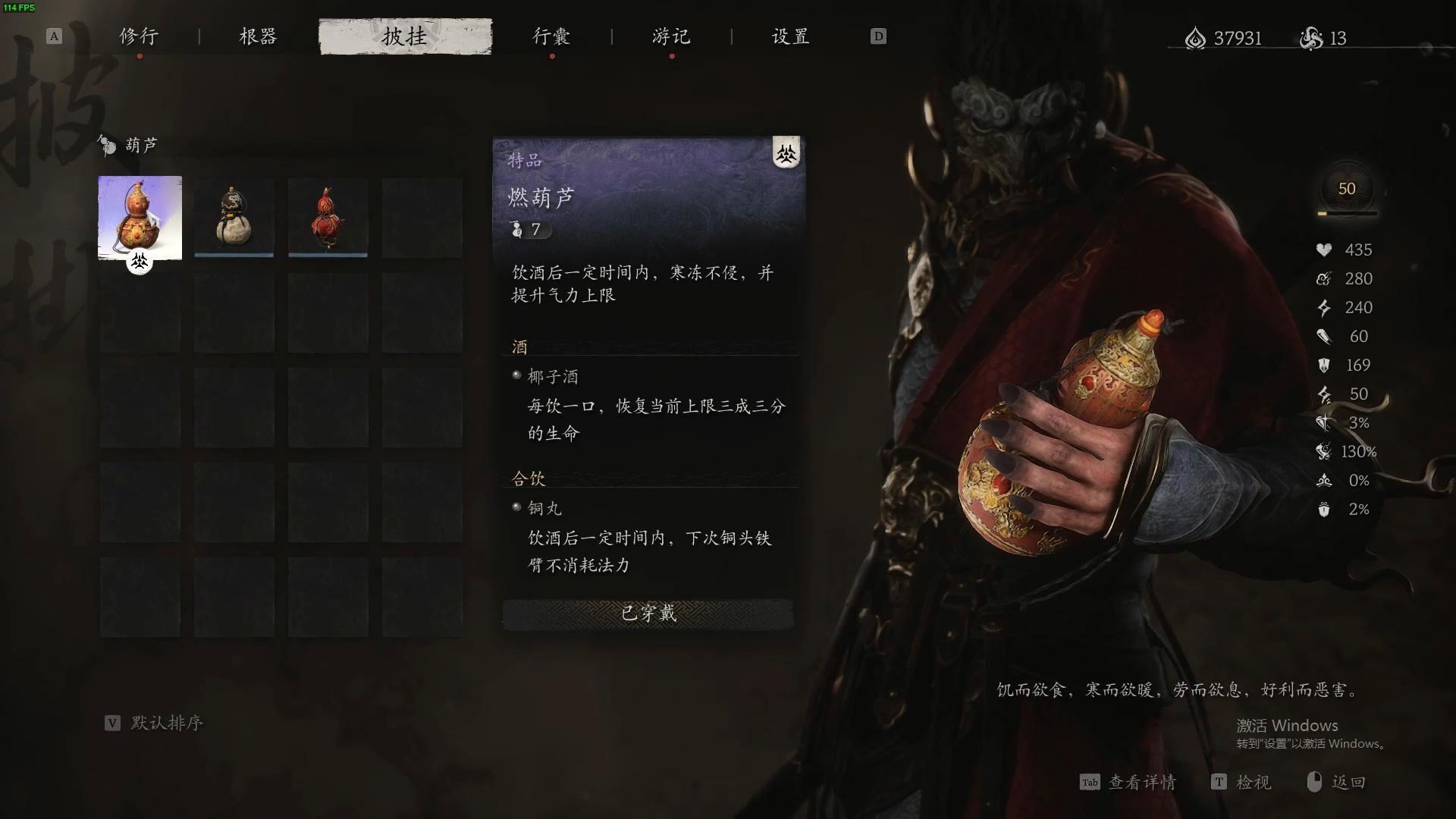
Task: Click the level emblem showing 50
Action: coord(1347,189)
